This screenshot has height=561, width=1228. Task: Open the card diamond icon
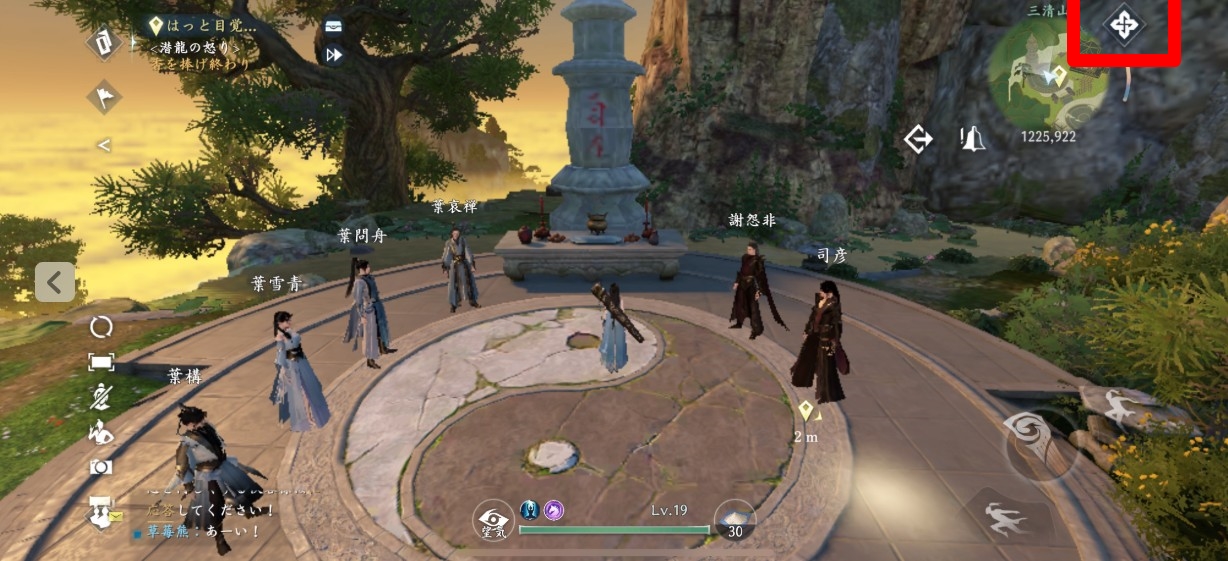point(103,42)
